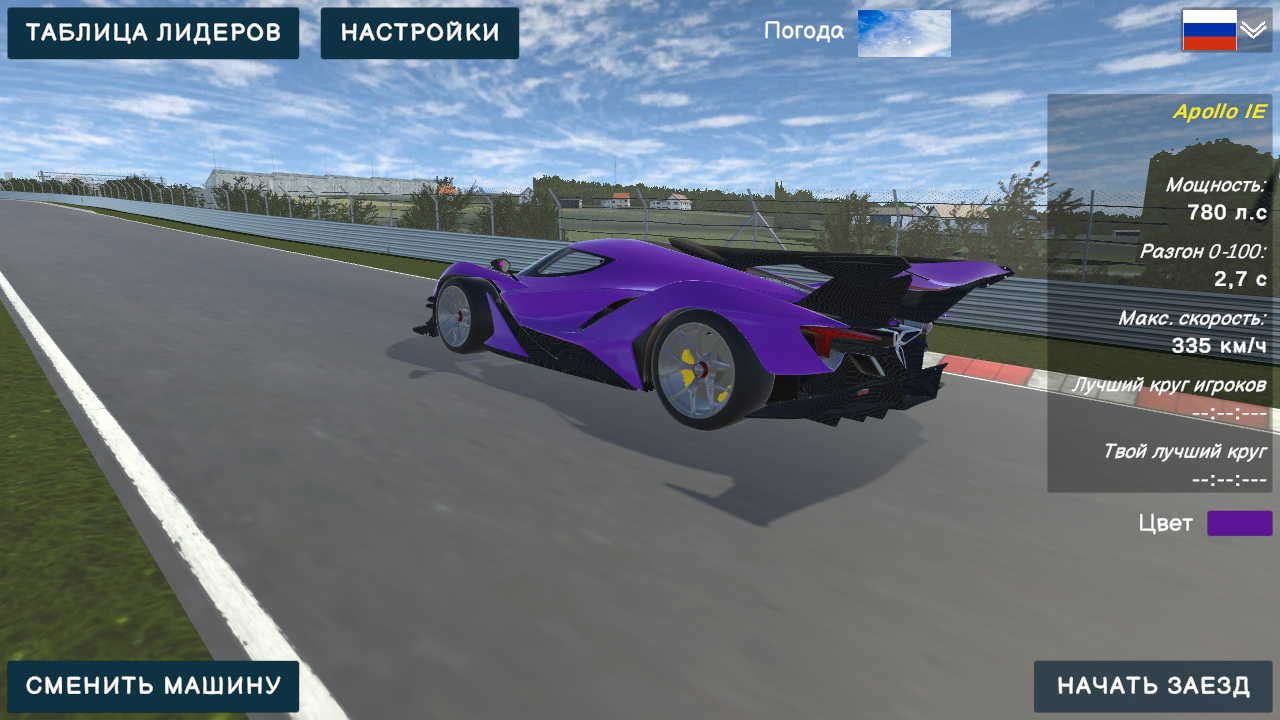Open the НАСТРОЙКИ settings menu
The image size is (1280, 720).
pos(419,32)
